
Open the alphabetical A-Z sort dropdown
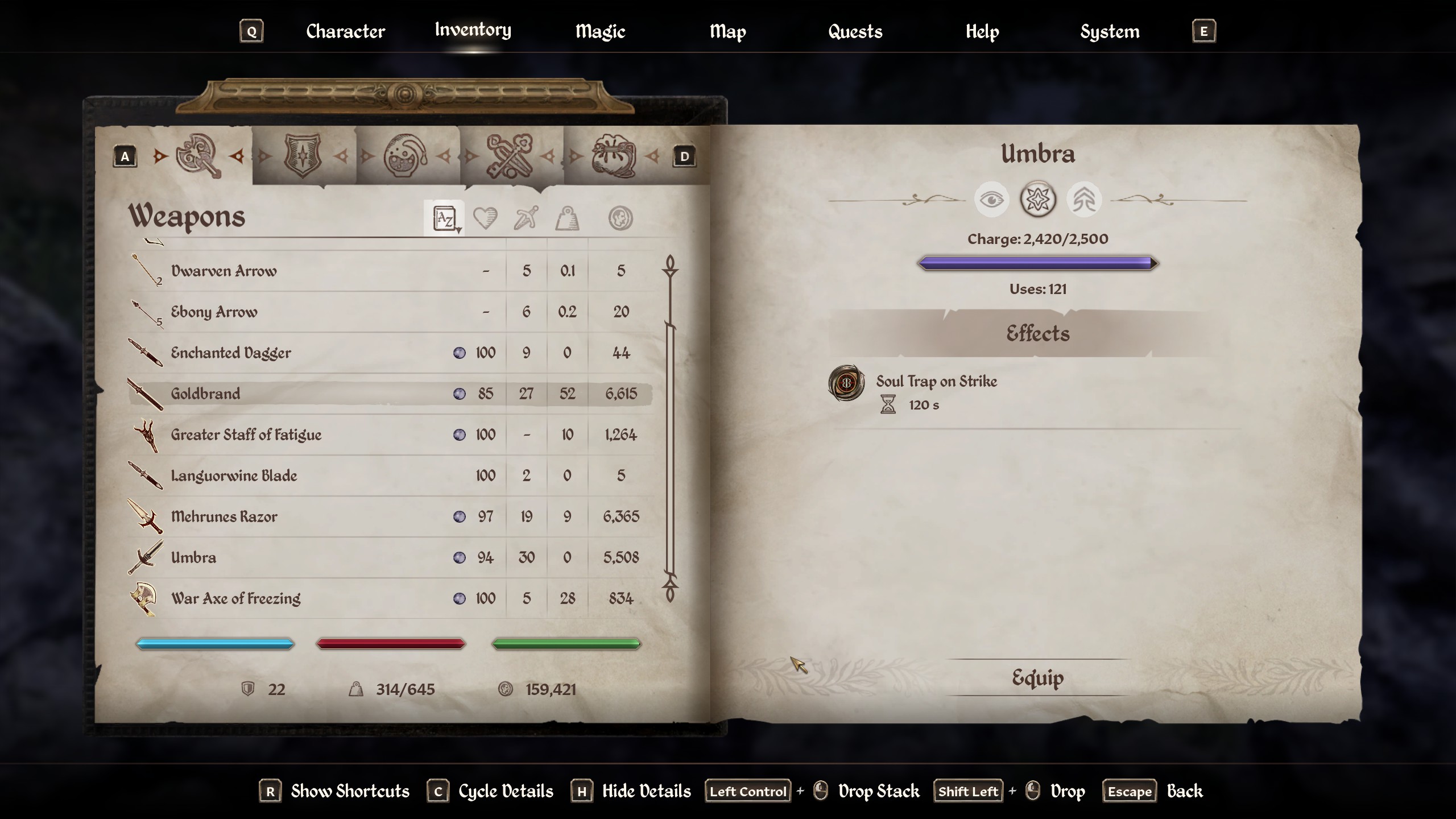pos(444,218)
